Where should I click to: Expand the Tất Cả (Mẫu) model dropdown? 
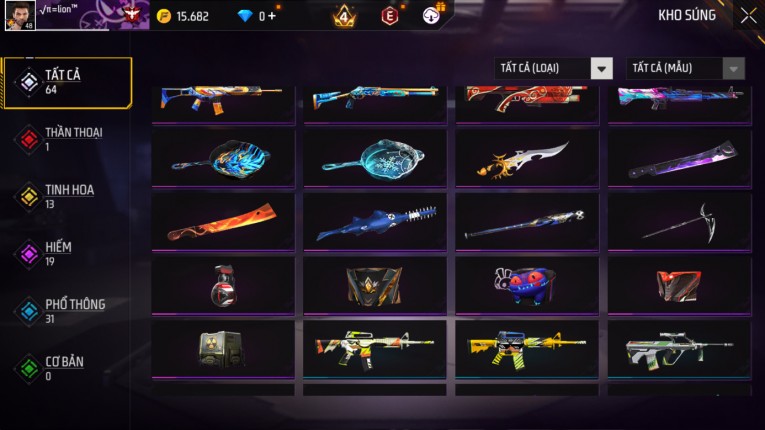pos(686,68)
